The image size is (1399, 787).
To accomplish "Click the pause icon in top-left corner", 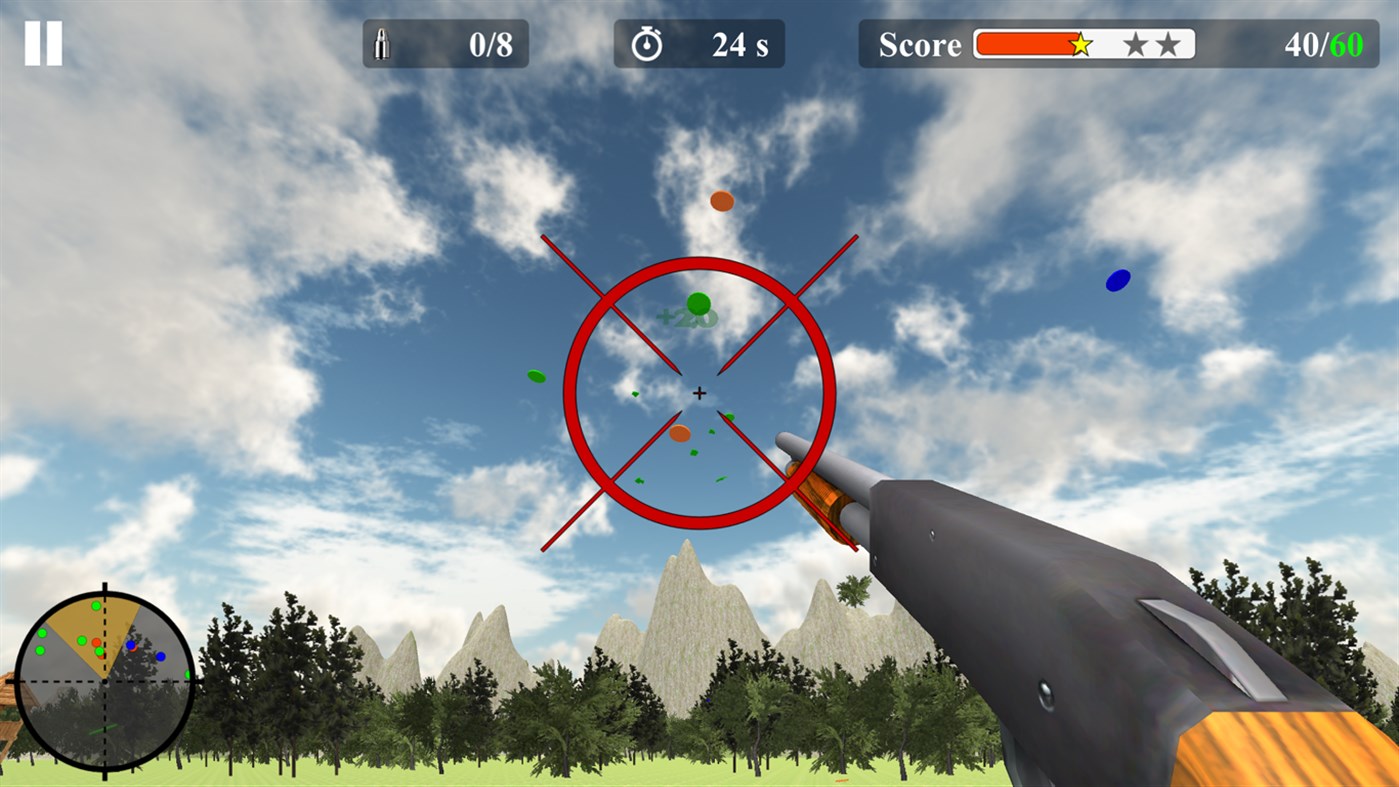I will (x=42, y=41).
